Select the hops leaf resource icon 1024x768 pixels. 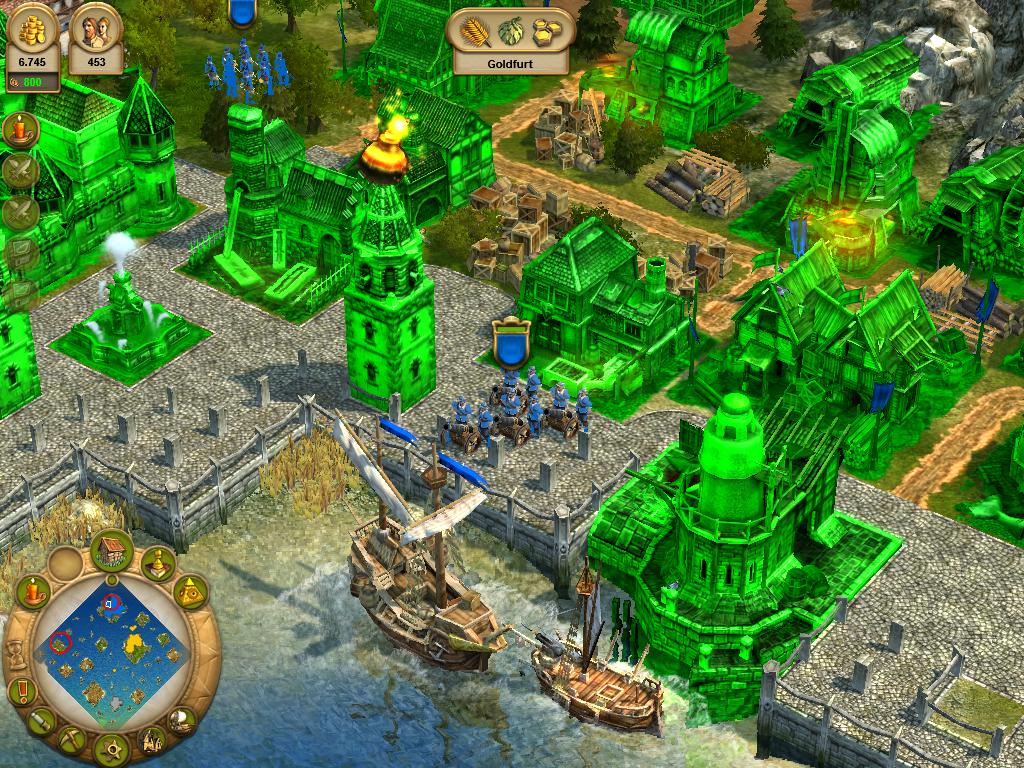(x=511, y=30)
